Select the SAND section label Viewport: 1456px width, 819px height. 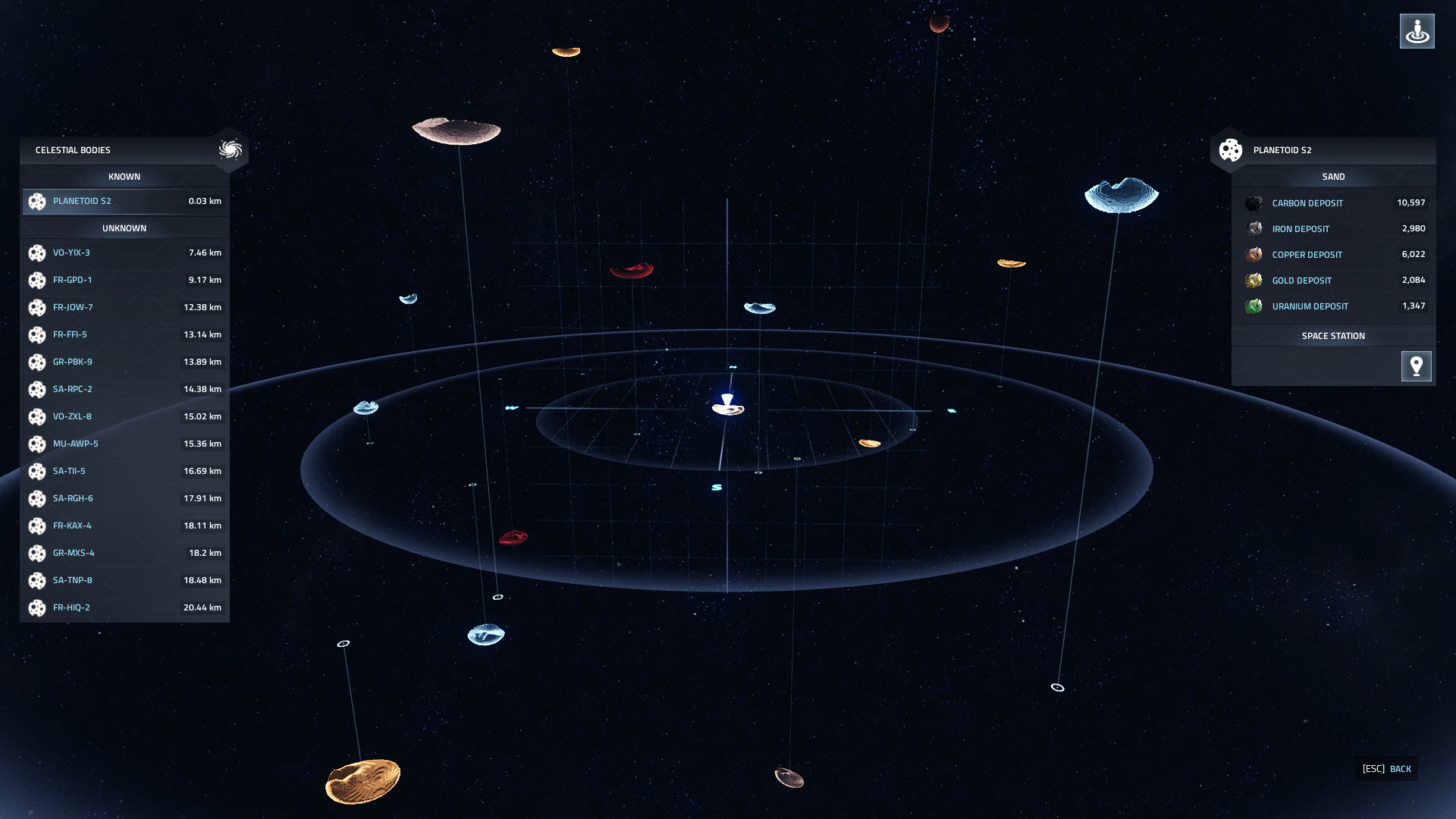coord(1333,176)
